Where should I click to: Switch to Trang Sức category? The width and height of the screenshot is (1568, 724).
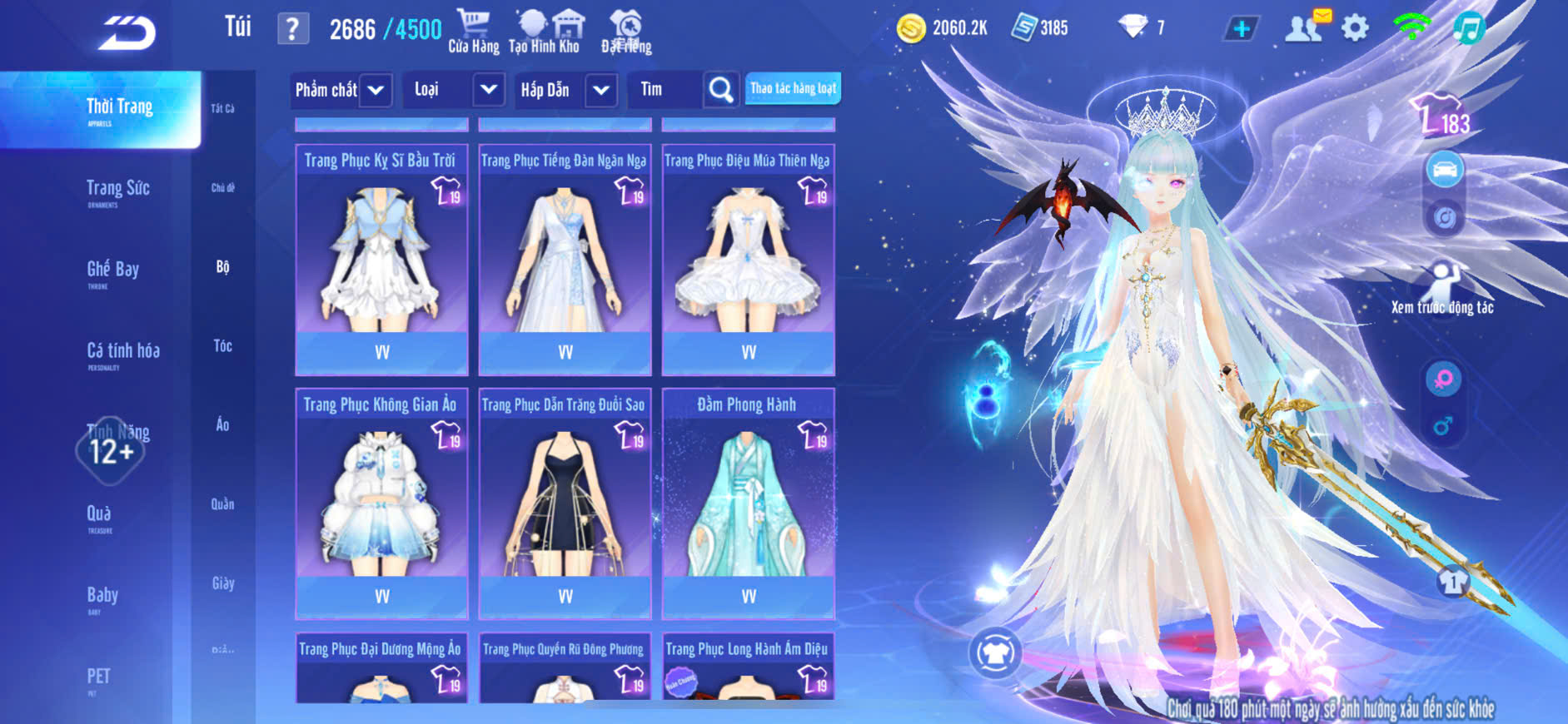pos(118,191)
